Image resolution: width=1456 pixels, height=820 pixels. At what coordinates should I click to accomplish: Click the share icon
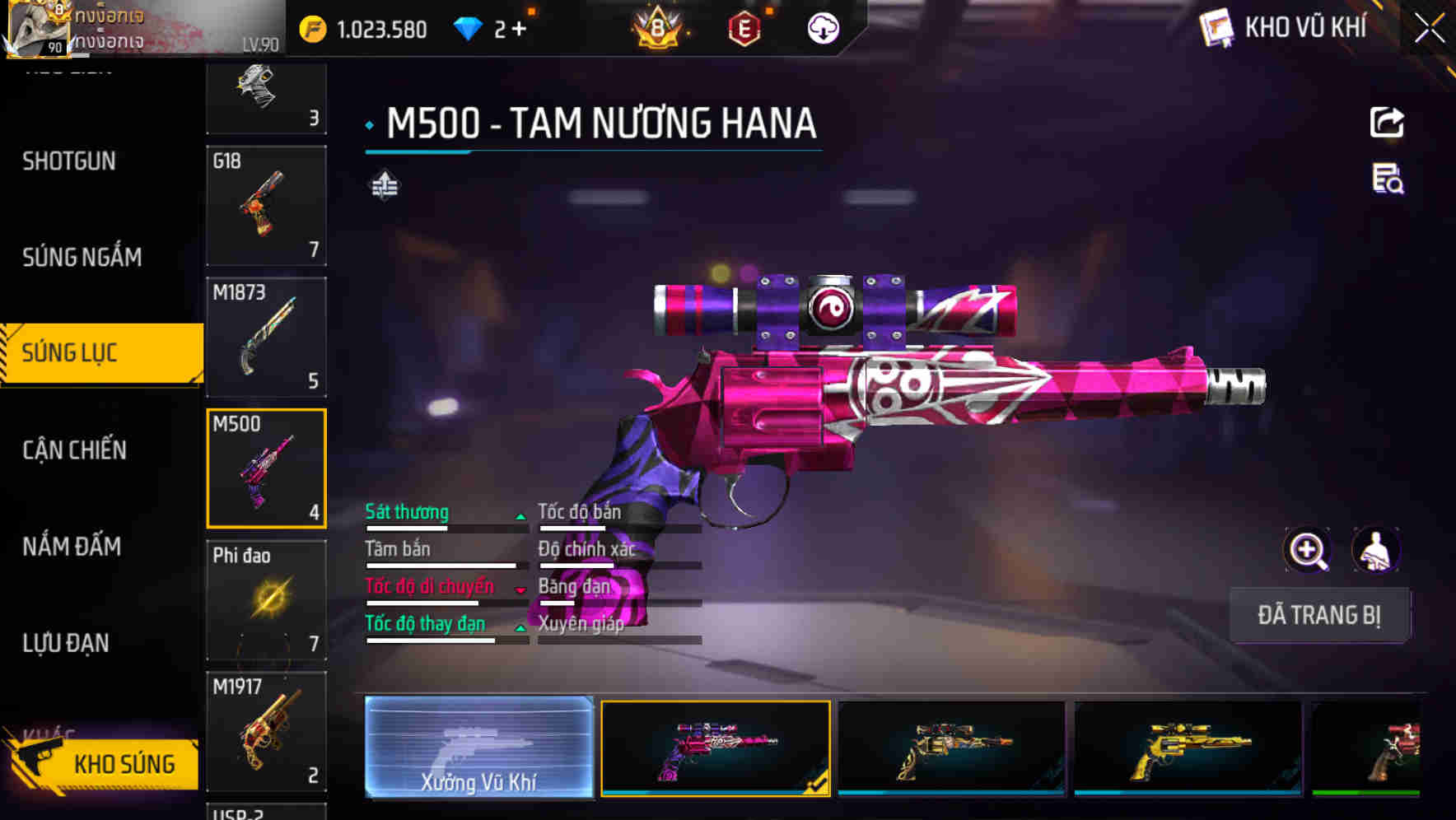point(1387,123)
